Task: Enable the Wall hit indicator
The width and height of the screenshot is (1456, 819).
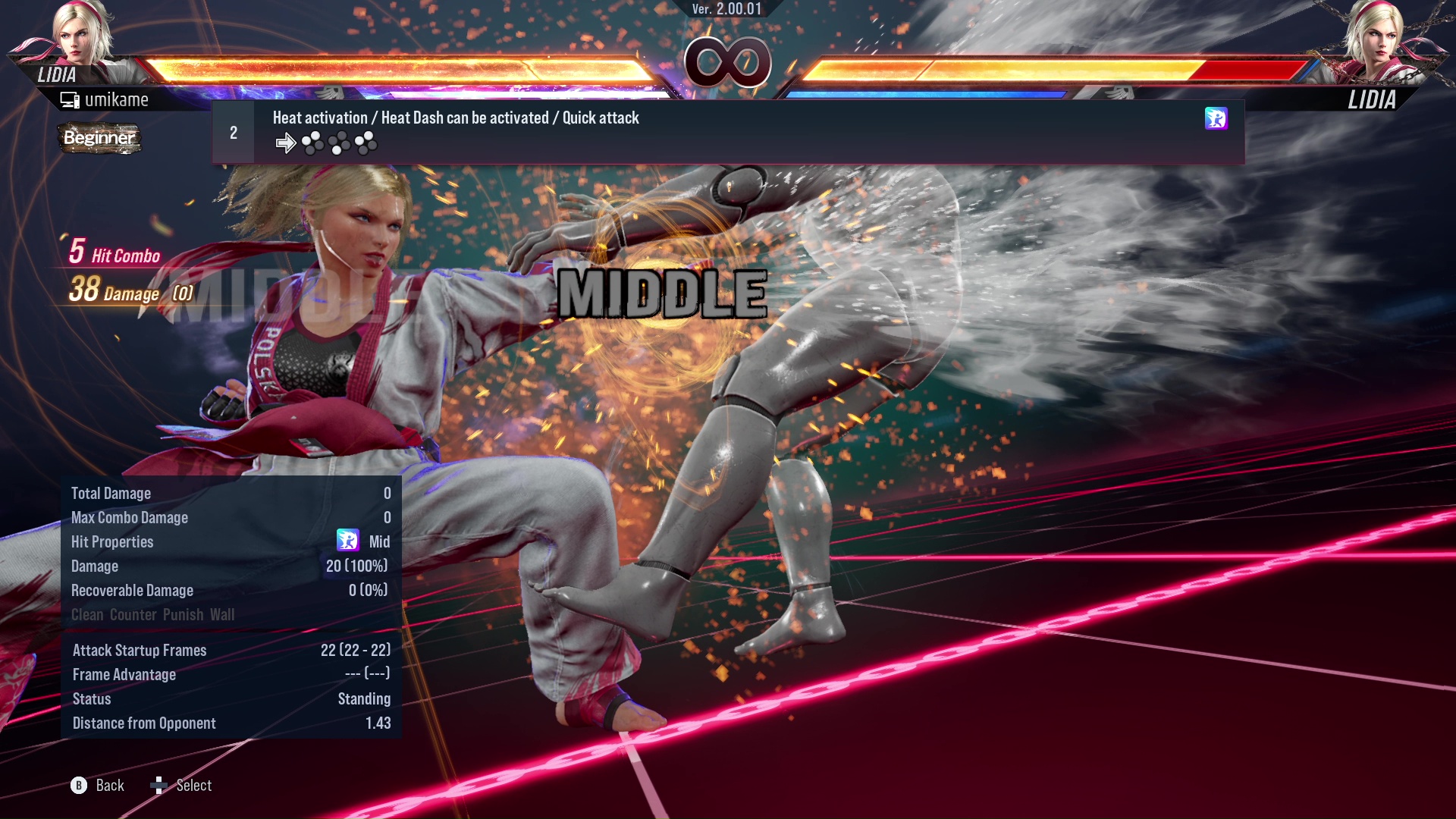Action: (224, 615)
